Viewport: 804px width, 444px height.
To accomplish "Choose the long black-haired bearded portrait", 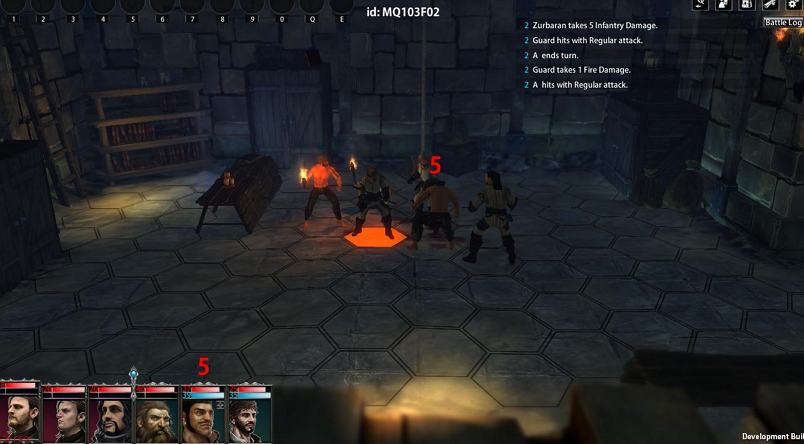I will 111,420.
